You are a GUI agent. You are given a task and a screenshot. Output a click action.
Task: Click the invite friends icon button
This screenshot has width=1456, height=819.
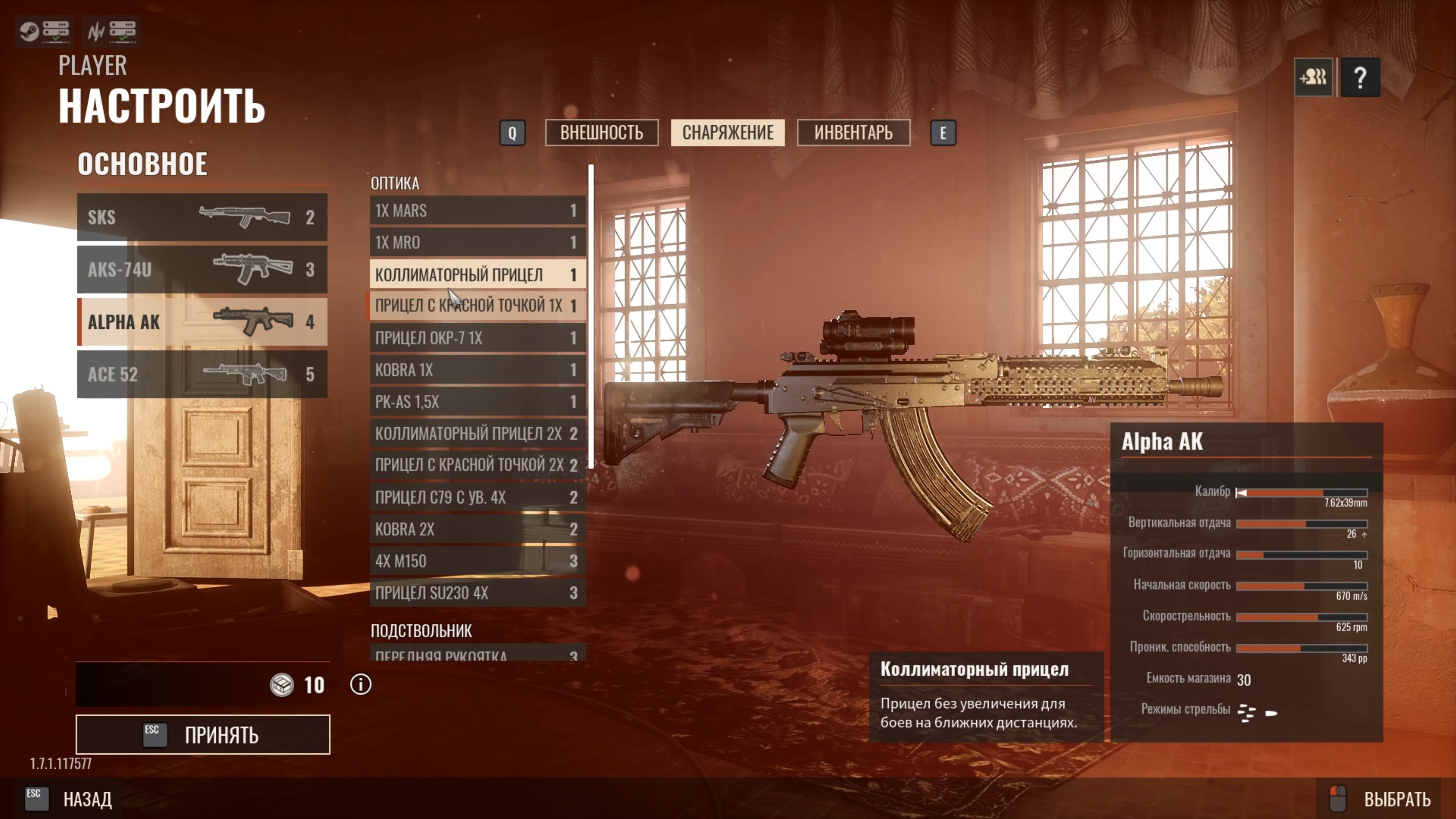click(x=1313, y=77)
